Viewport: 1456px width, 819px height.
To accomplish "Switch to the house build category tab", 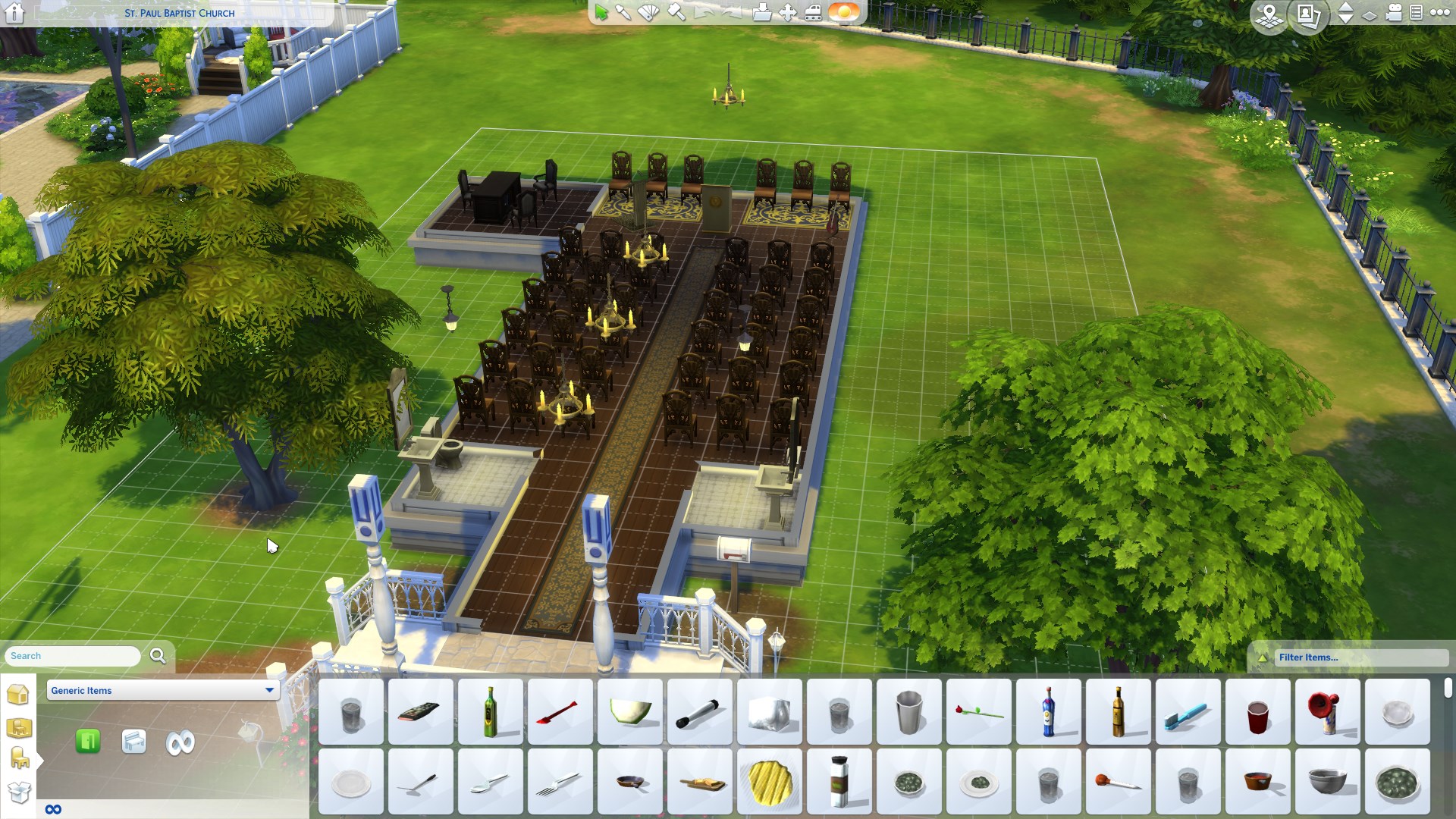I will point(18,694).
